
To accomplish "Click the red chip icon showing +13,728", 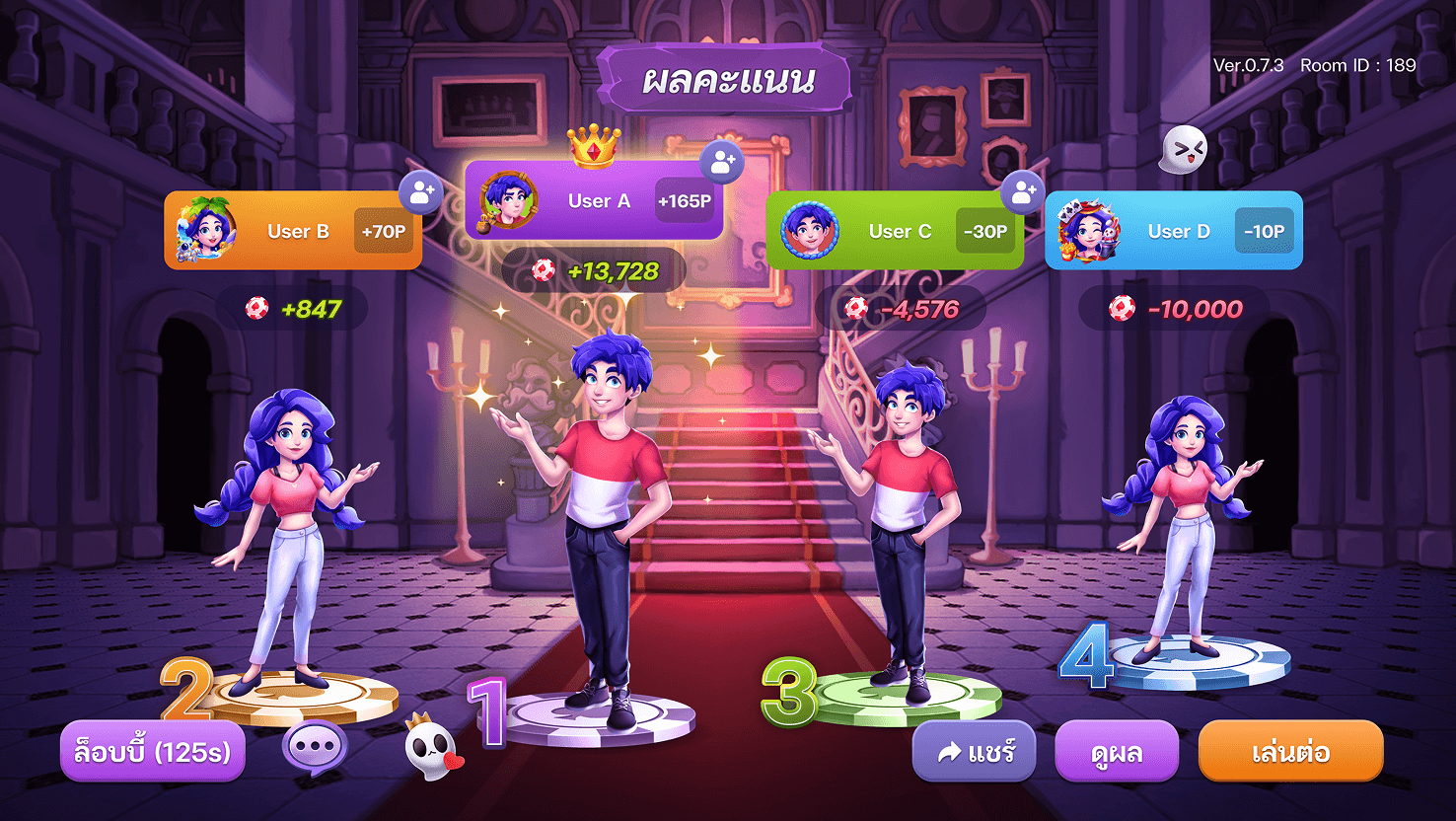I will 542,268.
